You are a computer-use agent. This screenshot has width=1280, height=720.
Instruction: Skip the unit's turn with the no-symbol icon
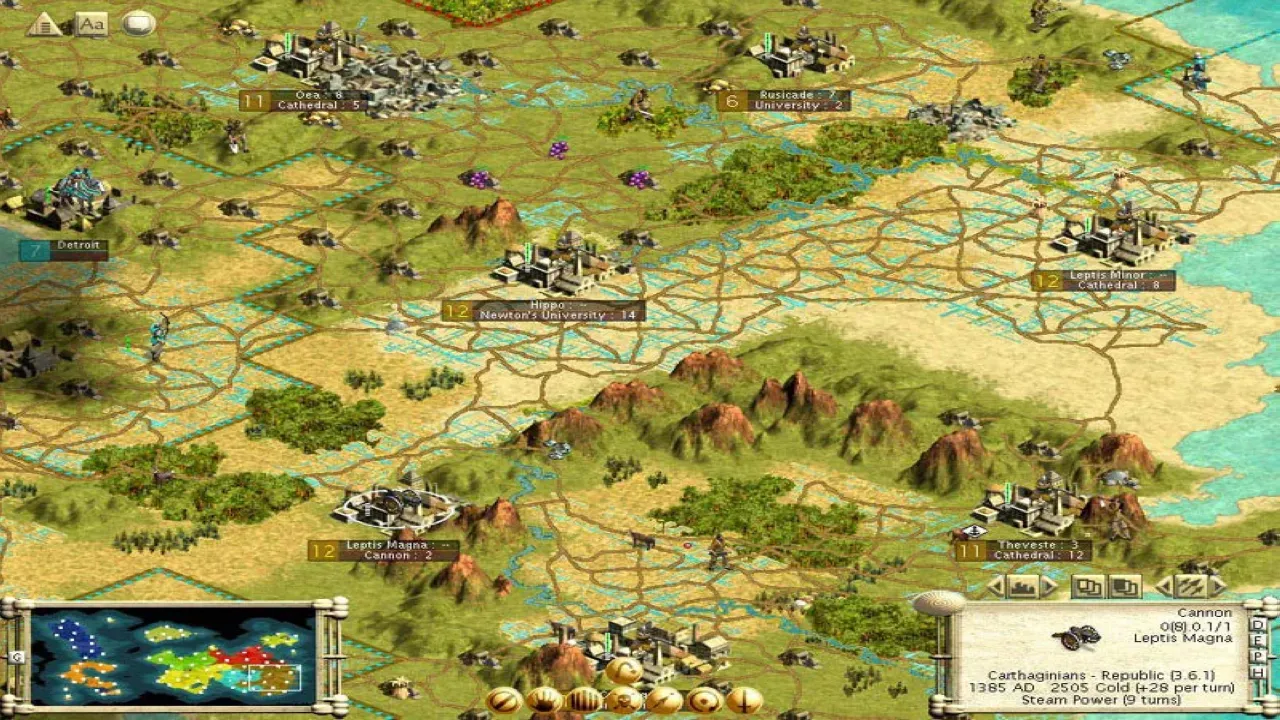[503, 700]
